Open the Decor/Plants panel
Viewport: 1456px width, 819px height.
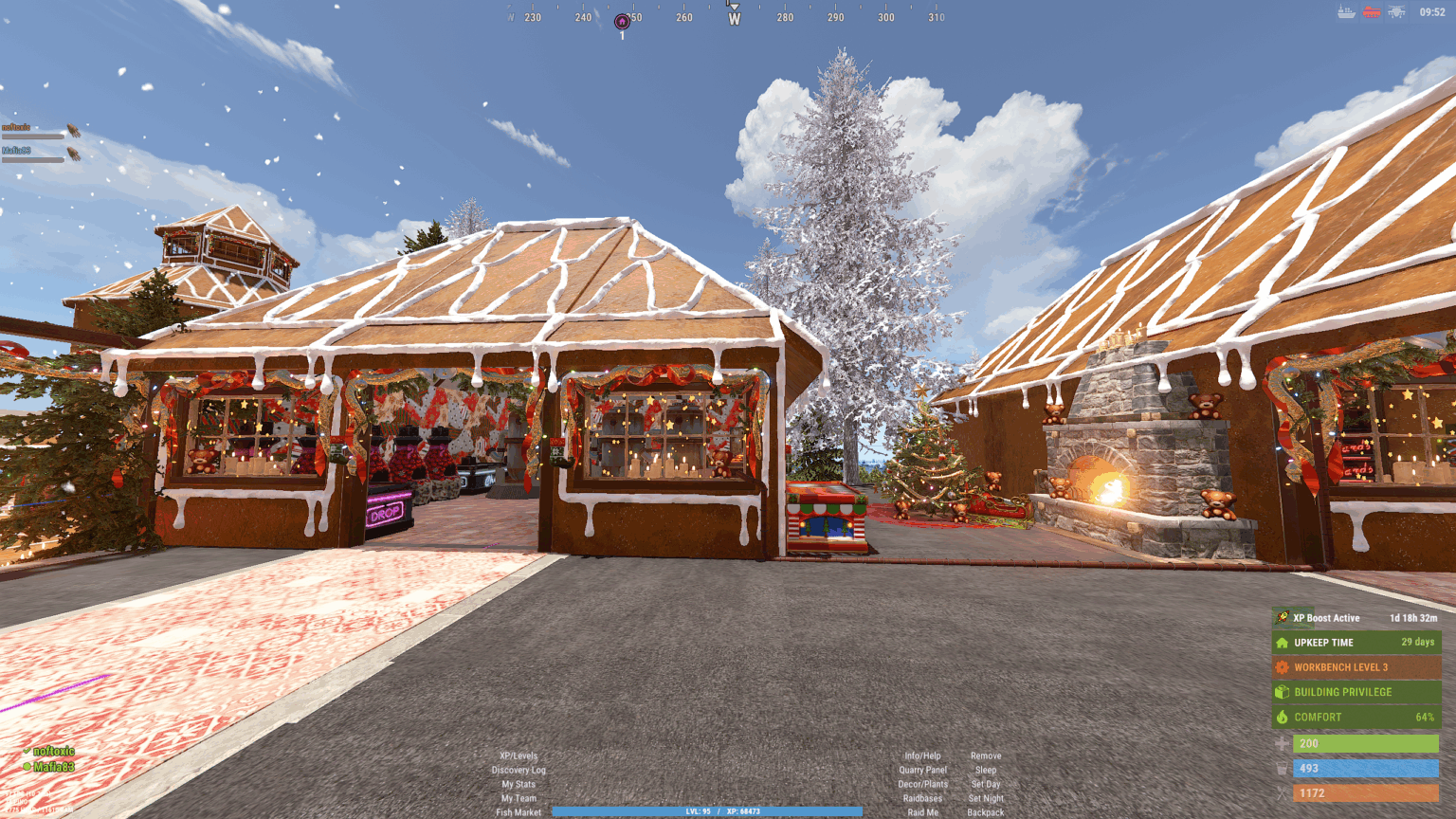coord(922,784)
